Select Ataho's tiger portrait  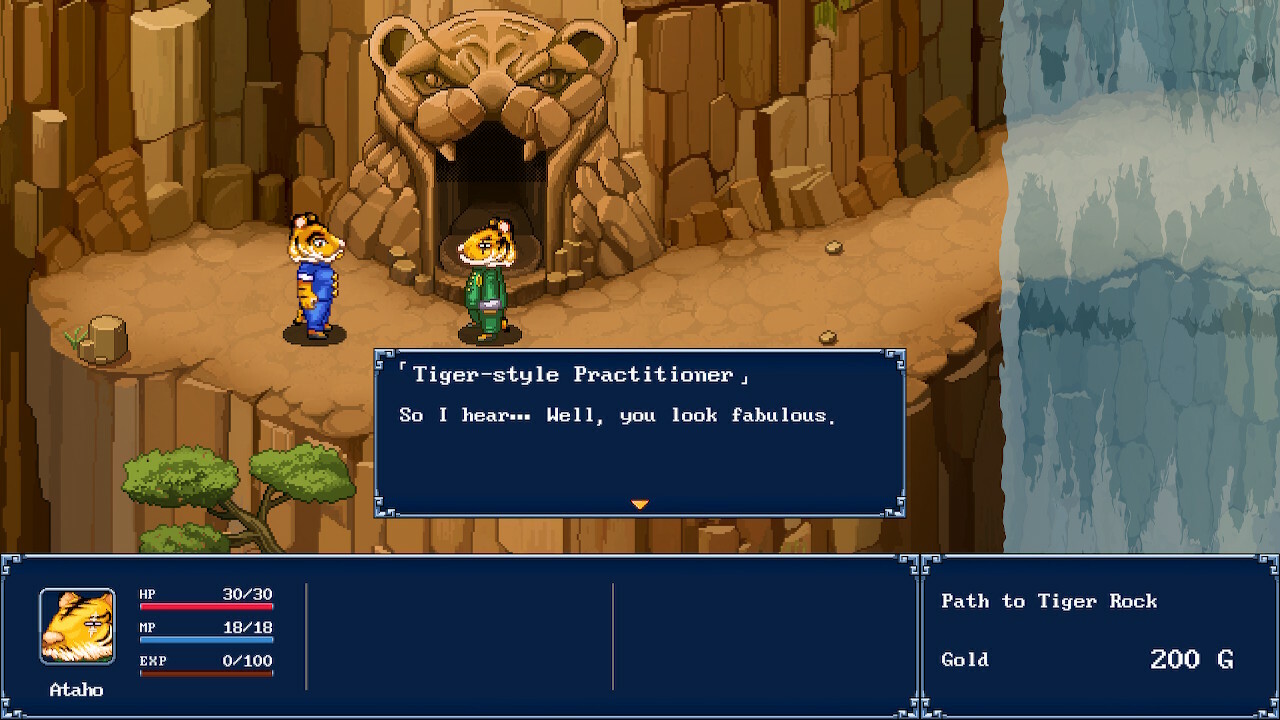pyautogui.click(x=77, y=626)
